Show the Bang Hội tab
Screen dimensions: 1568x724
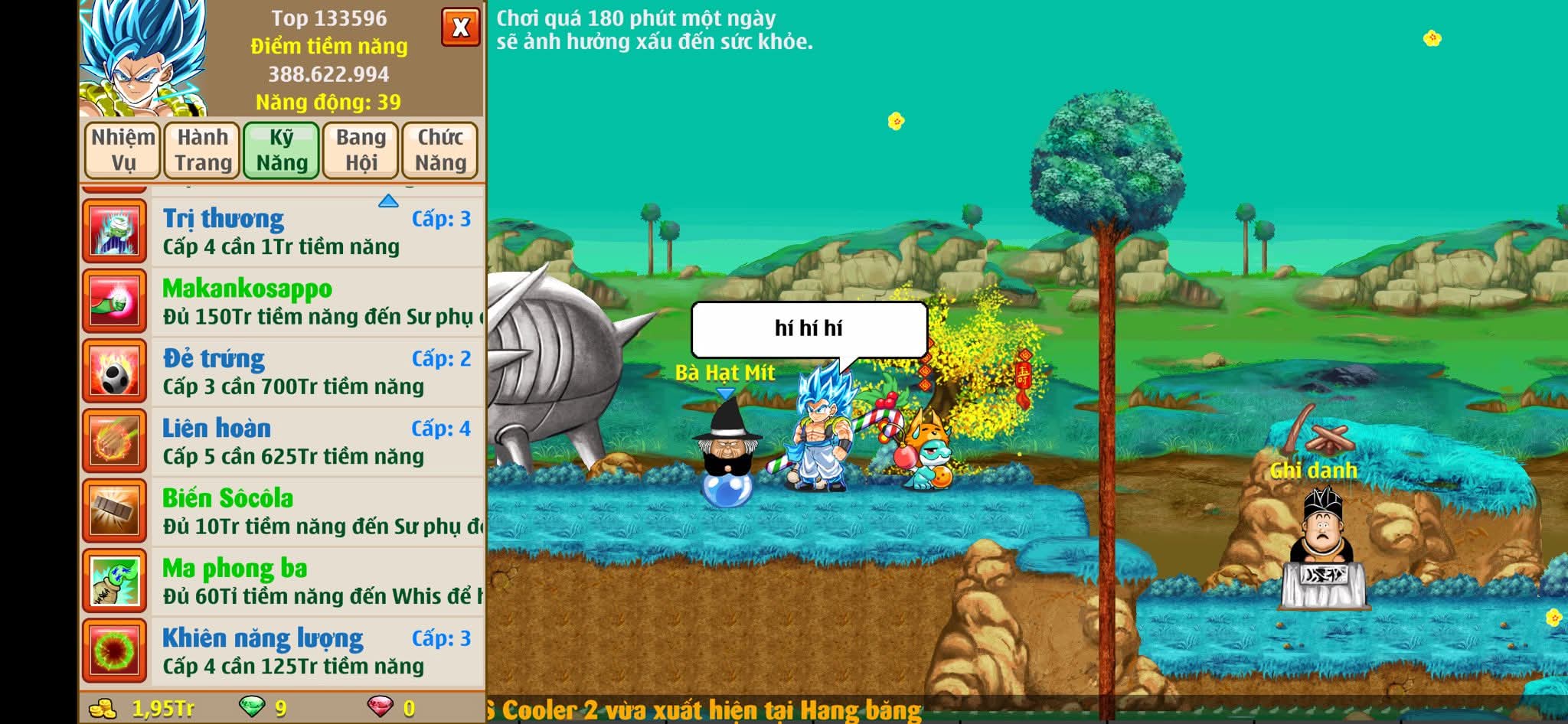pyautogui.click(x=361, y=150)
